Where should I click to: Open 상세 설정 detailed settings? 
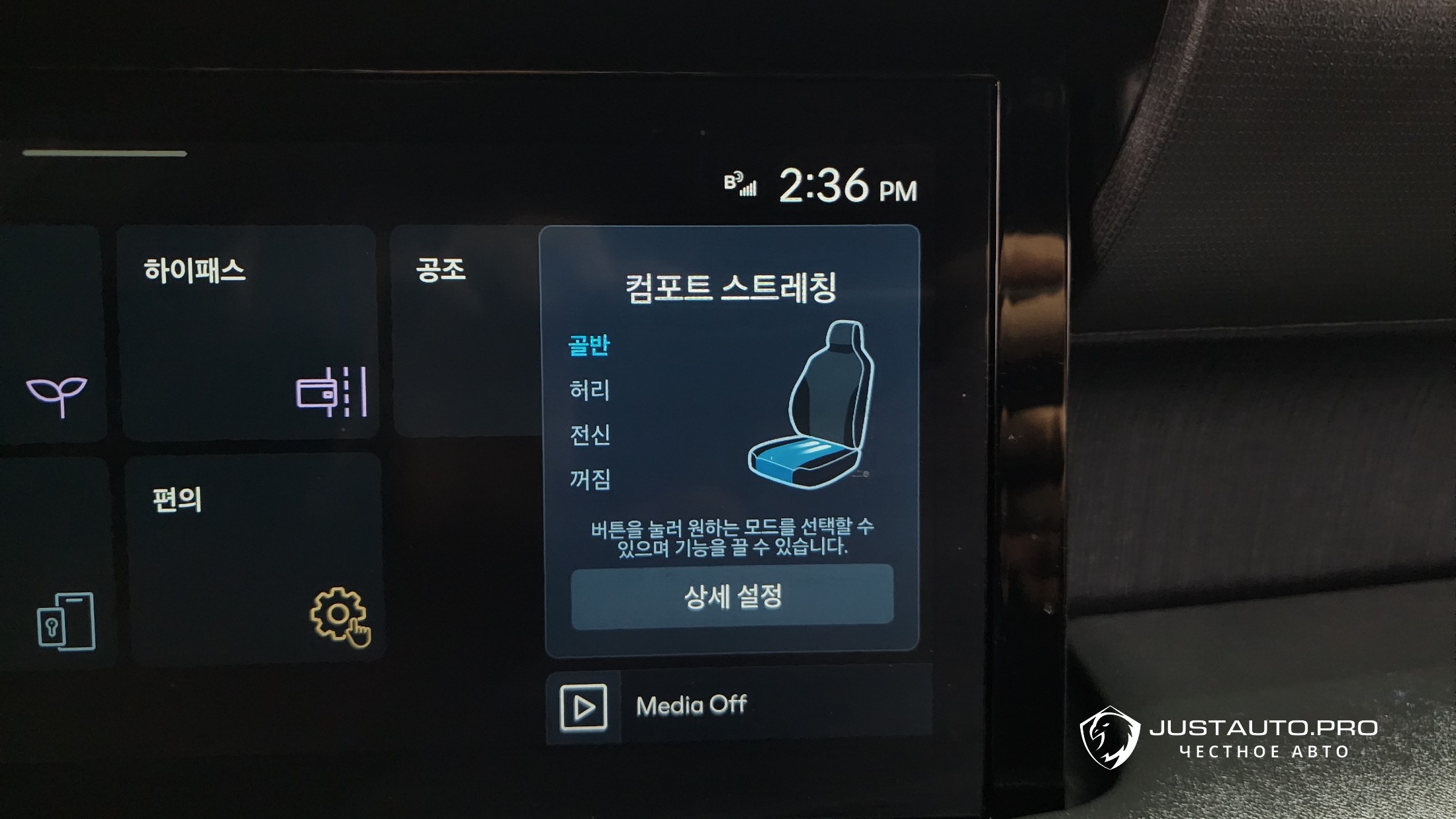[732, 596]
